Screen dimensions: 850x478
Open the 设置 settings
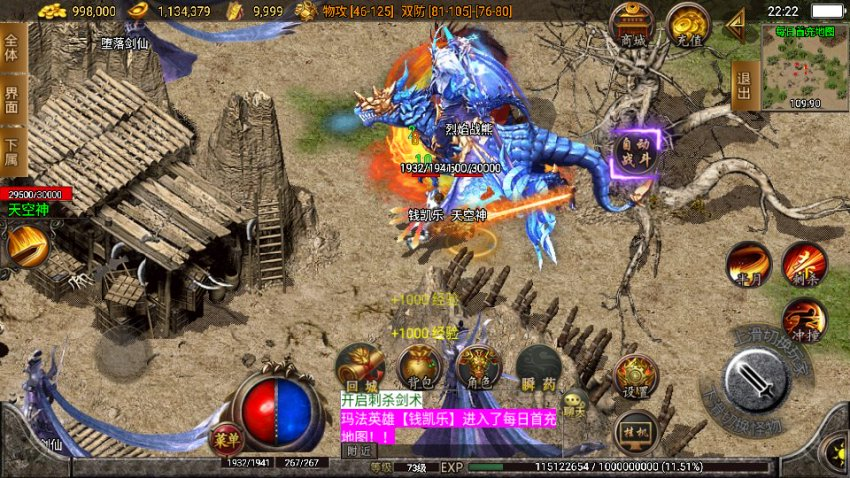[x=635, y=375]
